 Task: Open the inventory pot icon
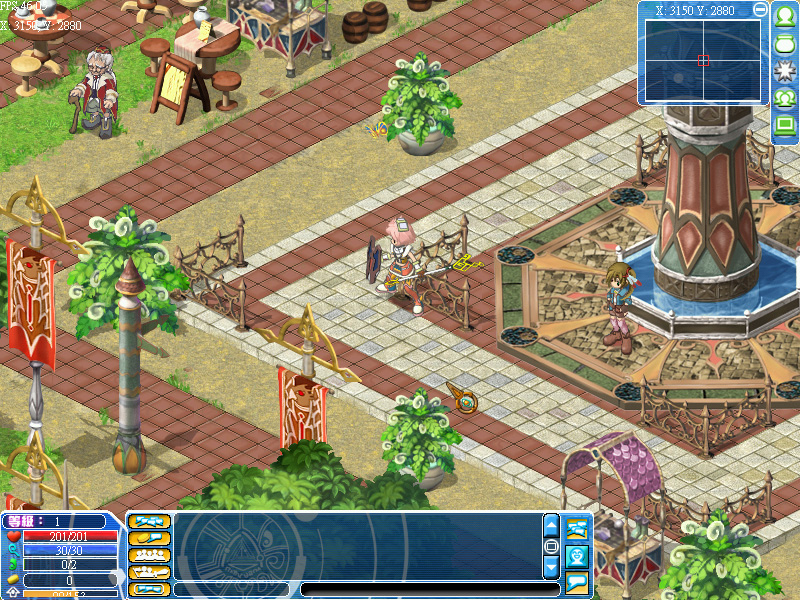point(785,44)
